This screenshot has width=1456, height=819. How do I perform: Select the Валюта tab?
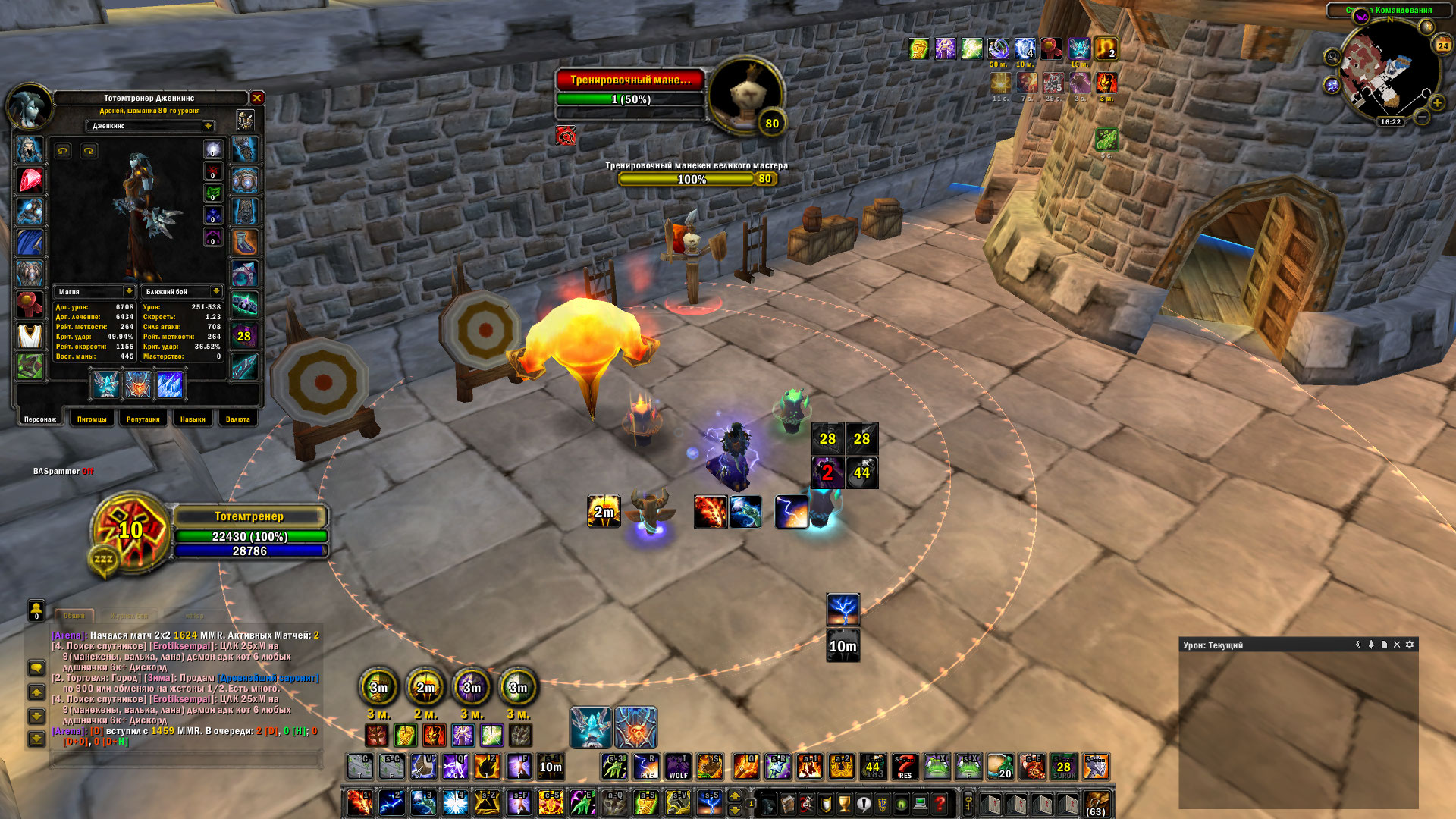coord(238,419)
